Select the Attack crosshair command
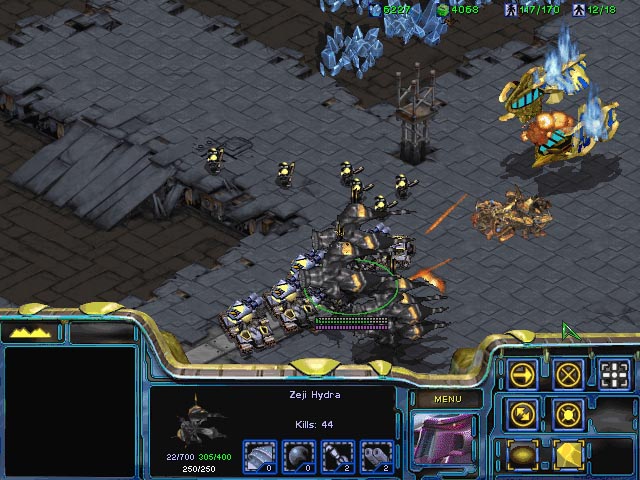Viewport: 640px width, 480px height. (x=615, y=375)
